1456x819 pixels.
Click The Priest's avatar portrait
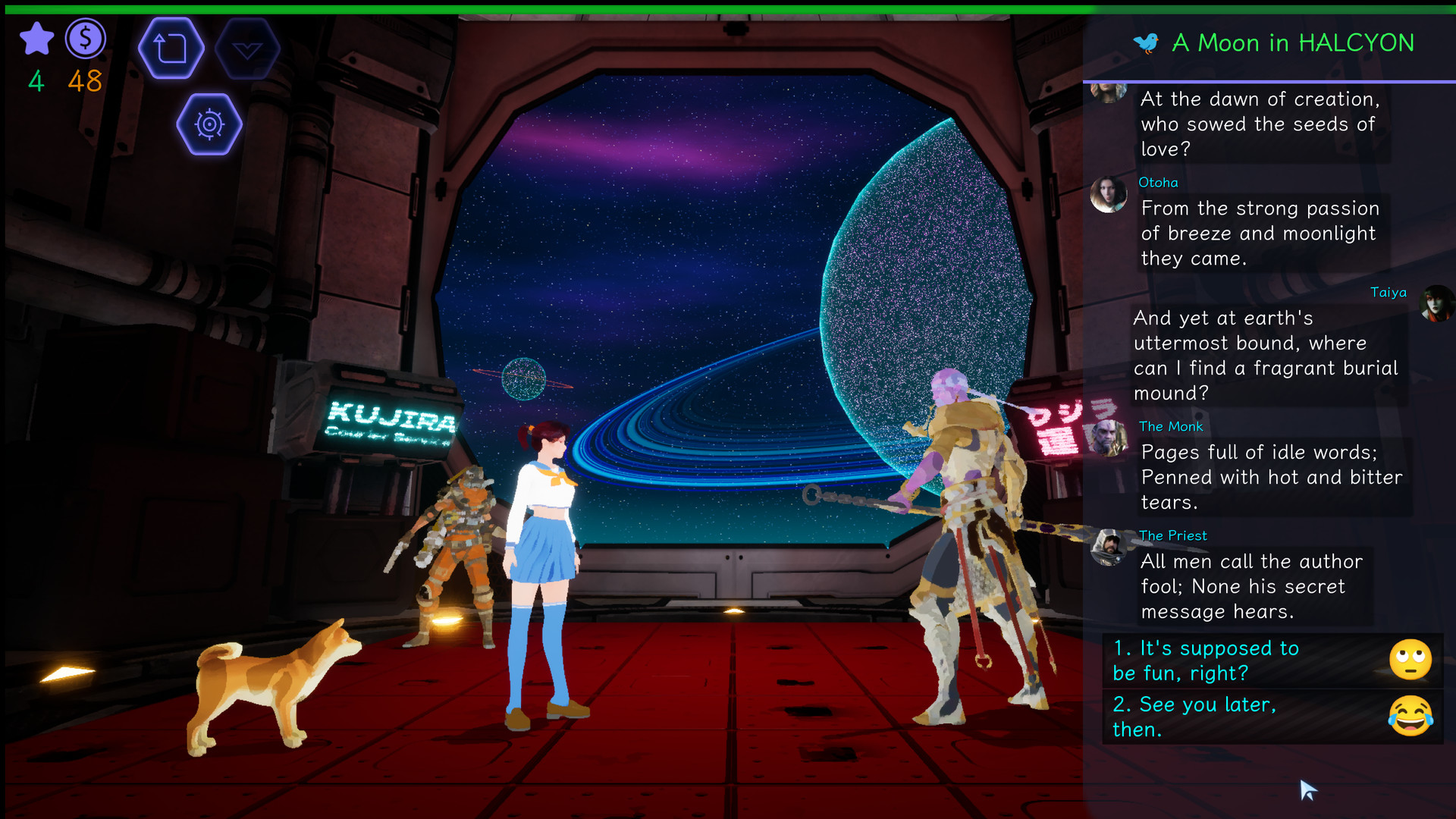(x=1109, y=545)
